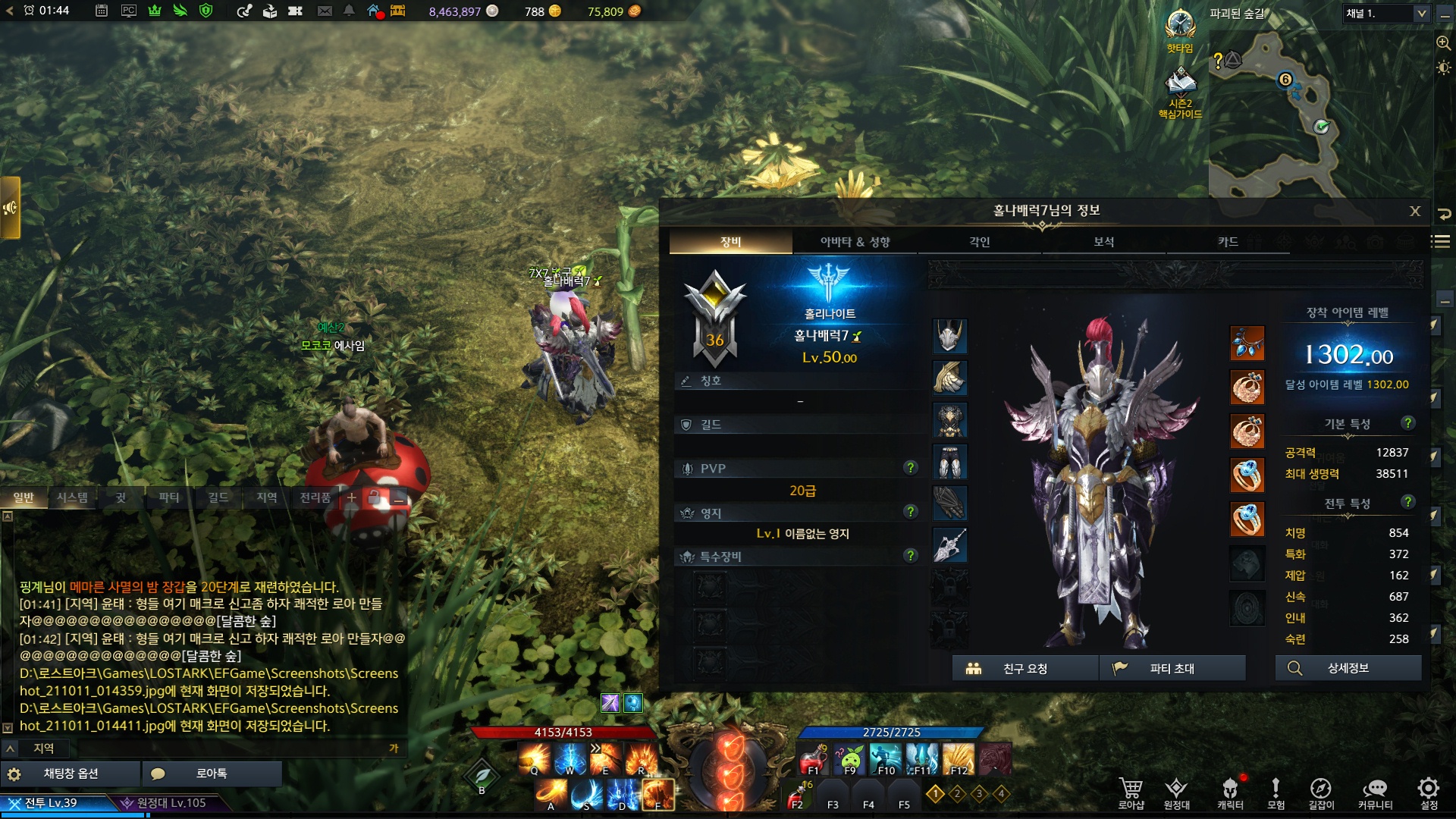Open the 설정 settings menu
1456x819 pixels.
tap(1429, 793)
